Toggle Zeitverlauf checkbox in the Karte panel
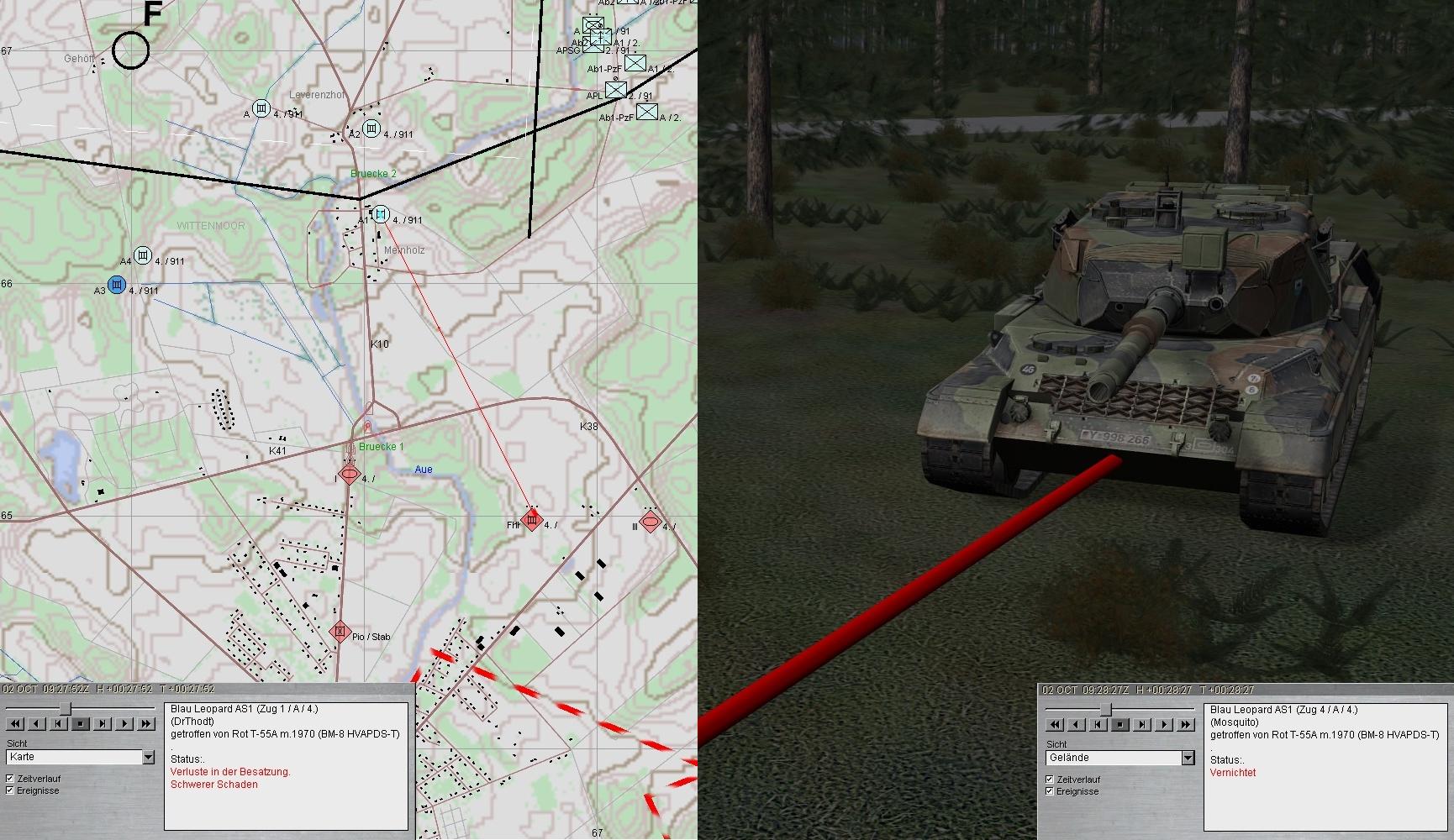The width and height of the screenshot is (1454, 840). (x=10, y=779)
